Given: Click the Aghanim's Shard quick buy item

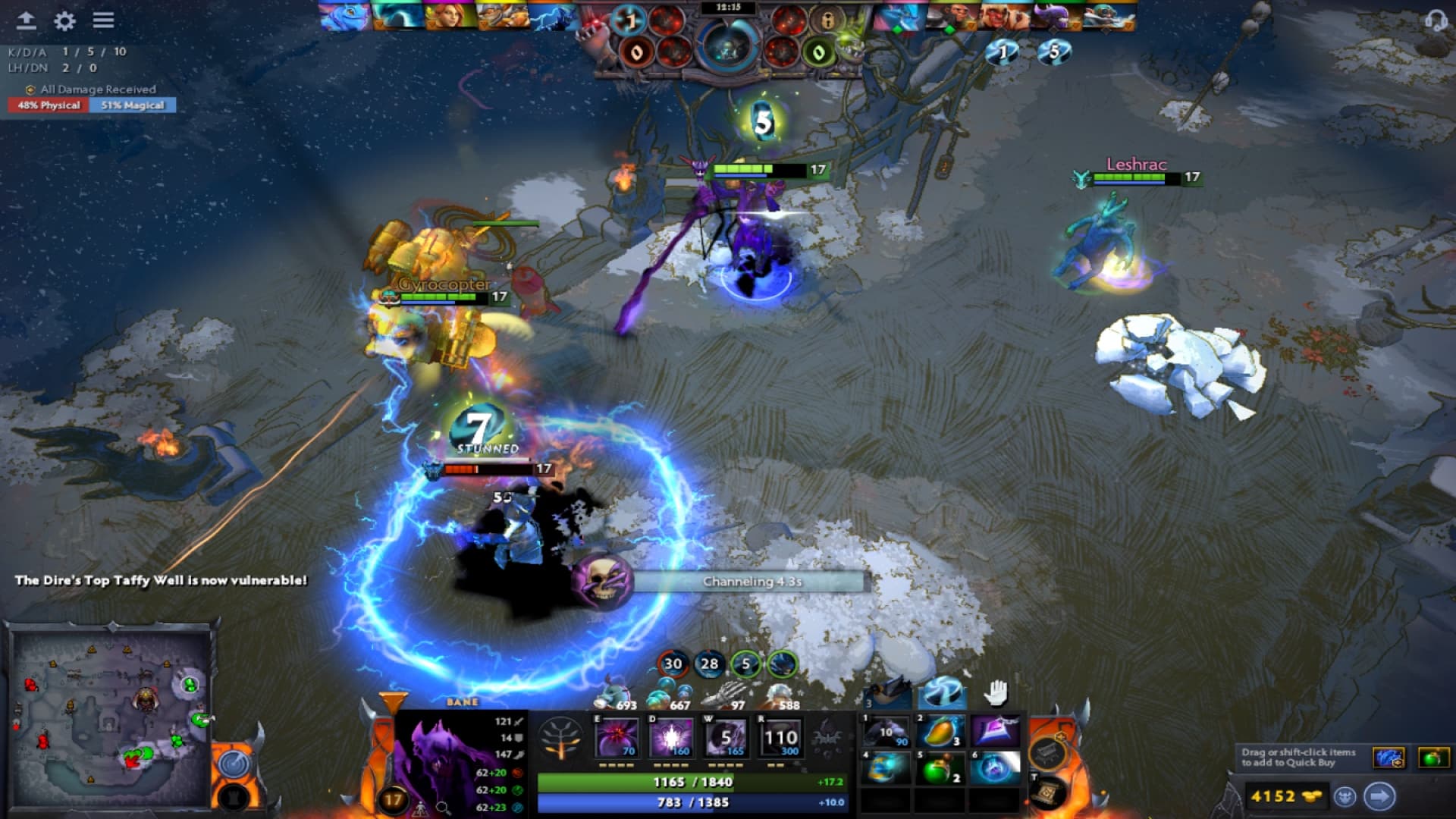Looking at the screenshot, I should (1390, 758).
